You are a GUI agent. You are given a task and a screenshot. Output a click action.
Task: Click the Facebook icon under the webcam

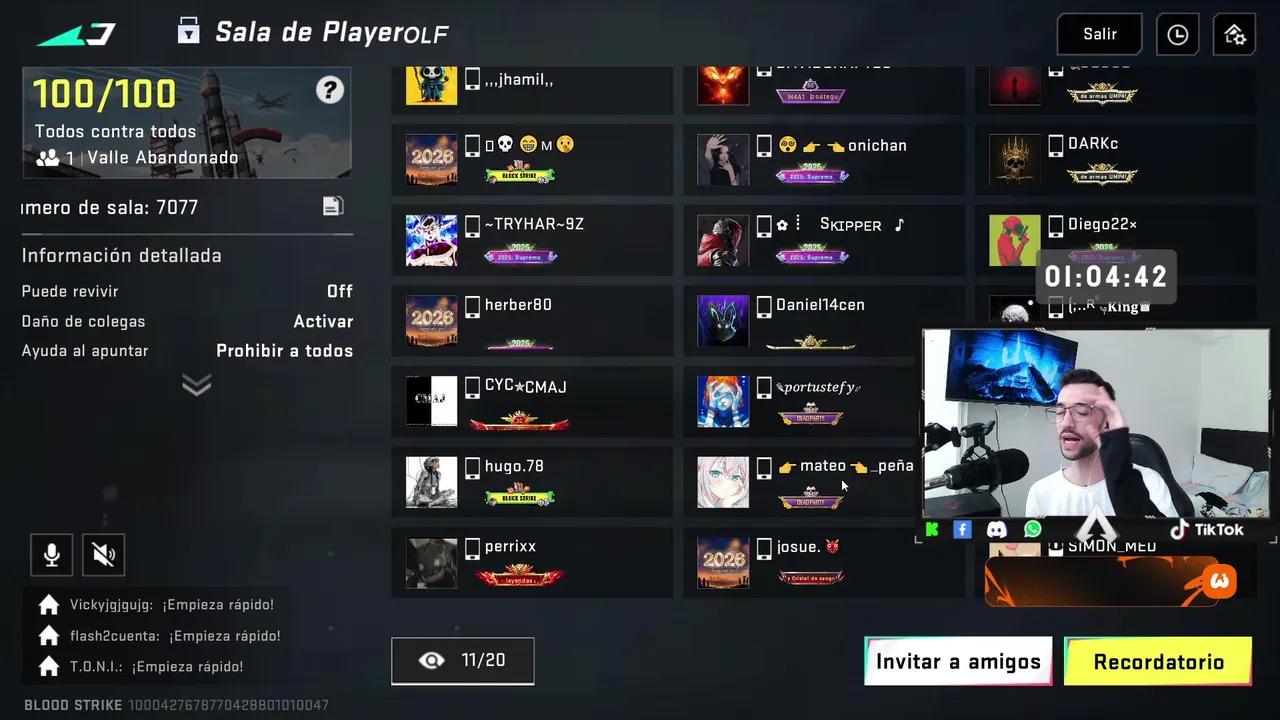962,529
